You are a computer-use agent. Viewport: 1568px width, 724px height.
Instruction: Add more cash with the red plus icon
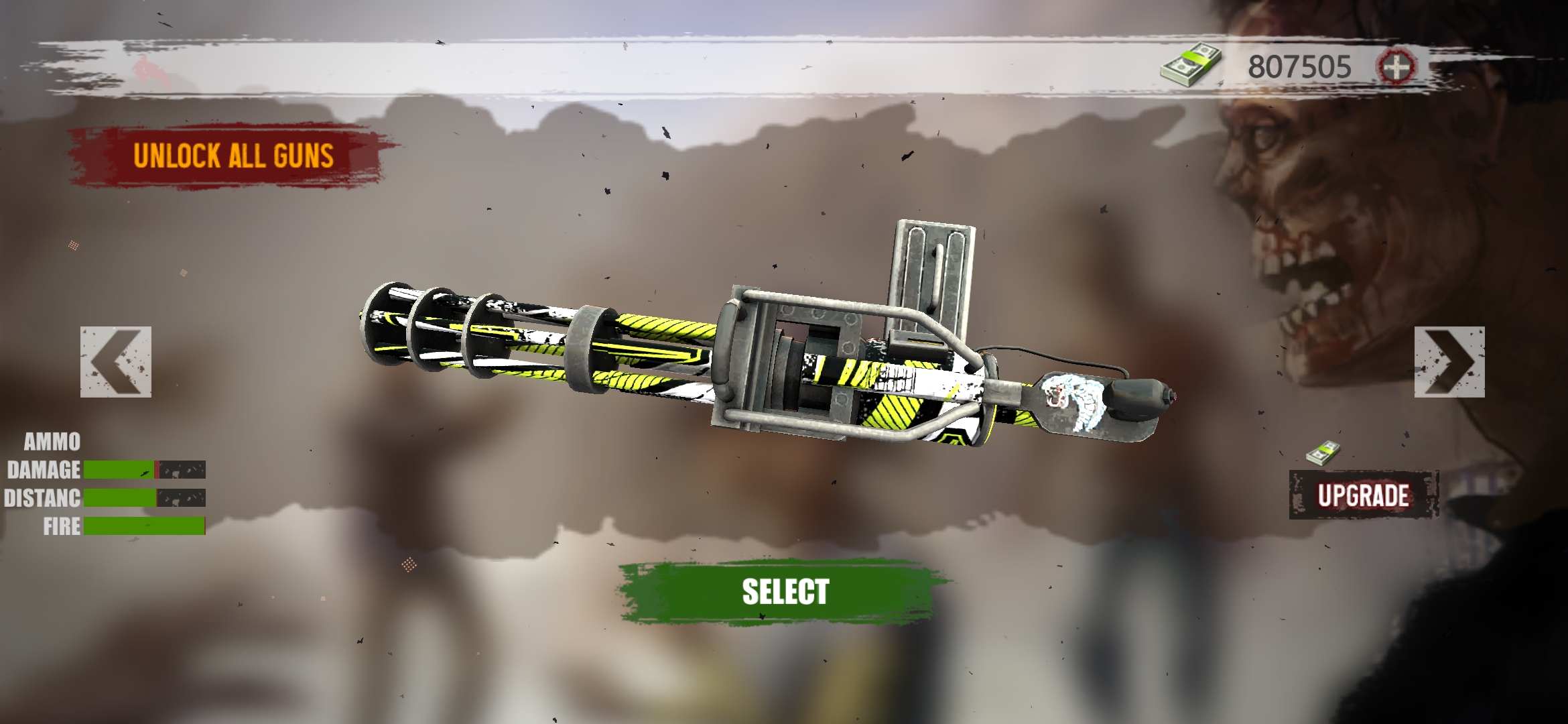pos(1396,66)
